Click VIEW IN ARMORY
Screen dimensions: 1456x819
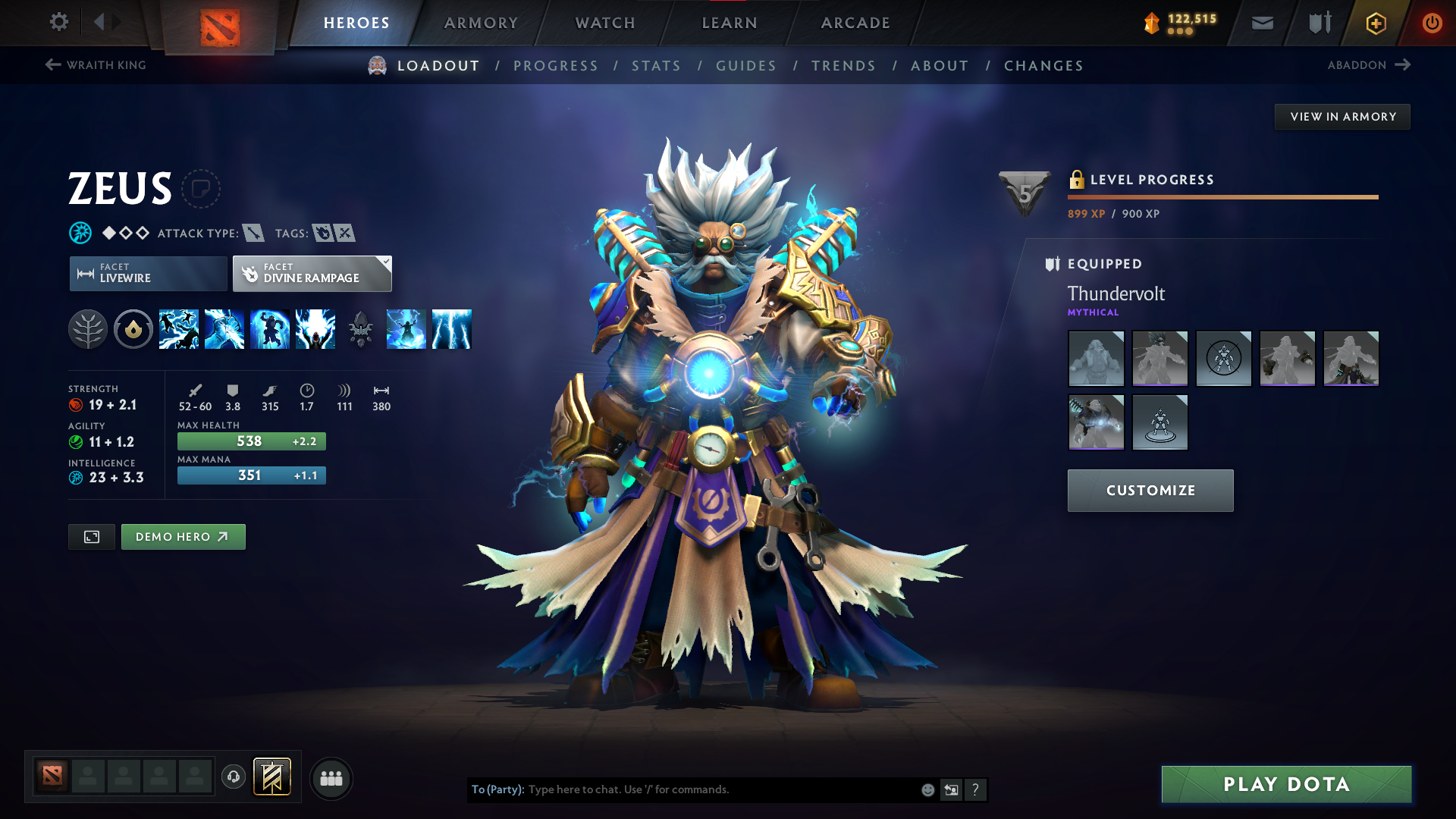(x=1342, y=116)
